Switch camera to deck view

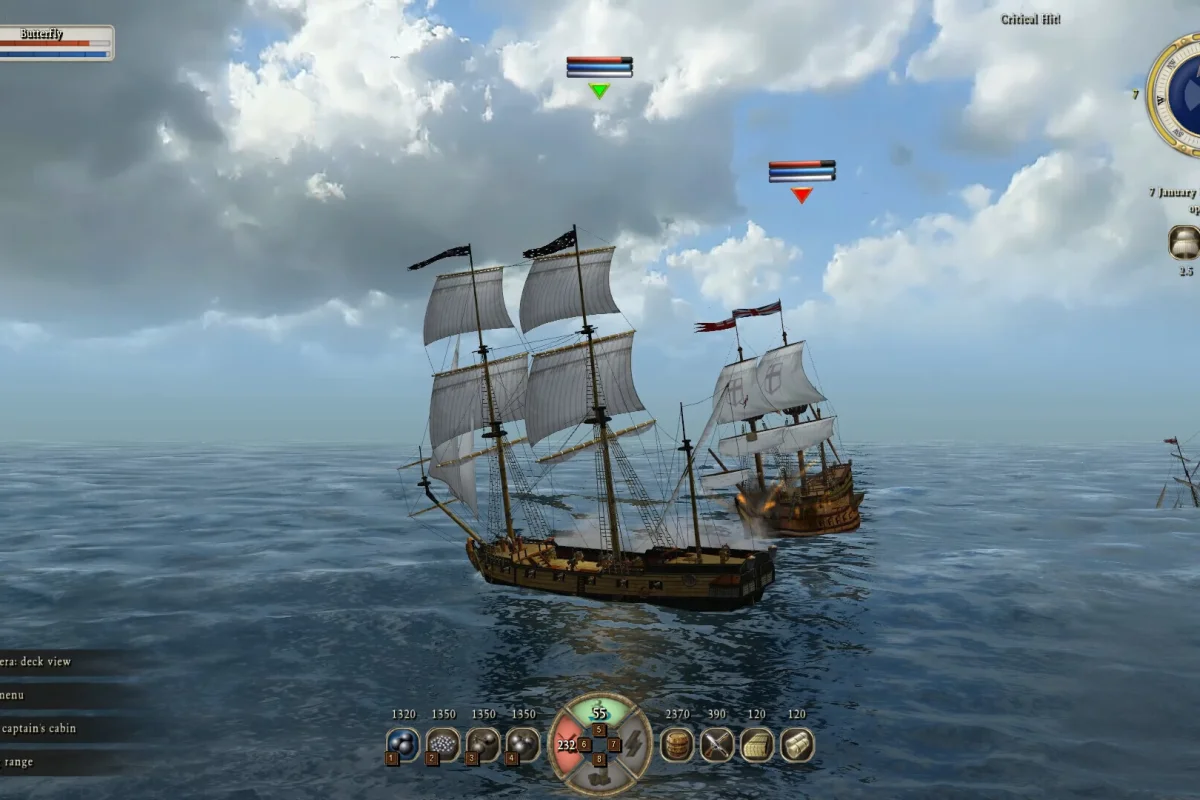40,661
